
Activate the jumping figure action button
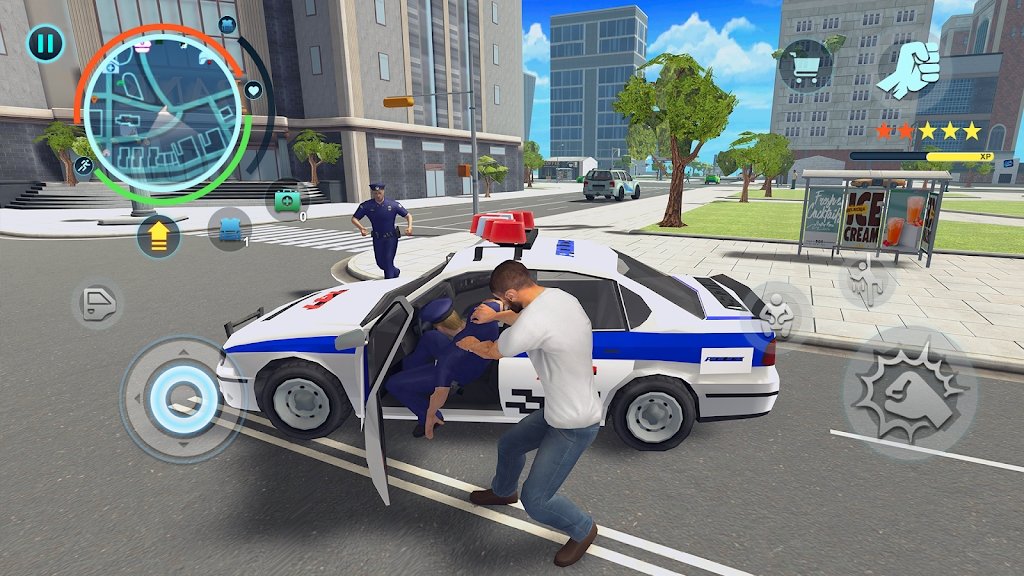865,282
